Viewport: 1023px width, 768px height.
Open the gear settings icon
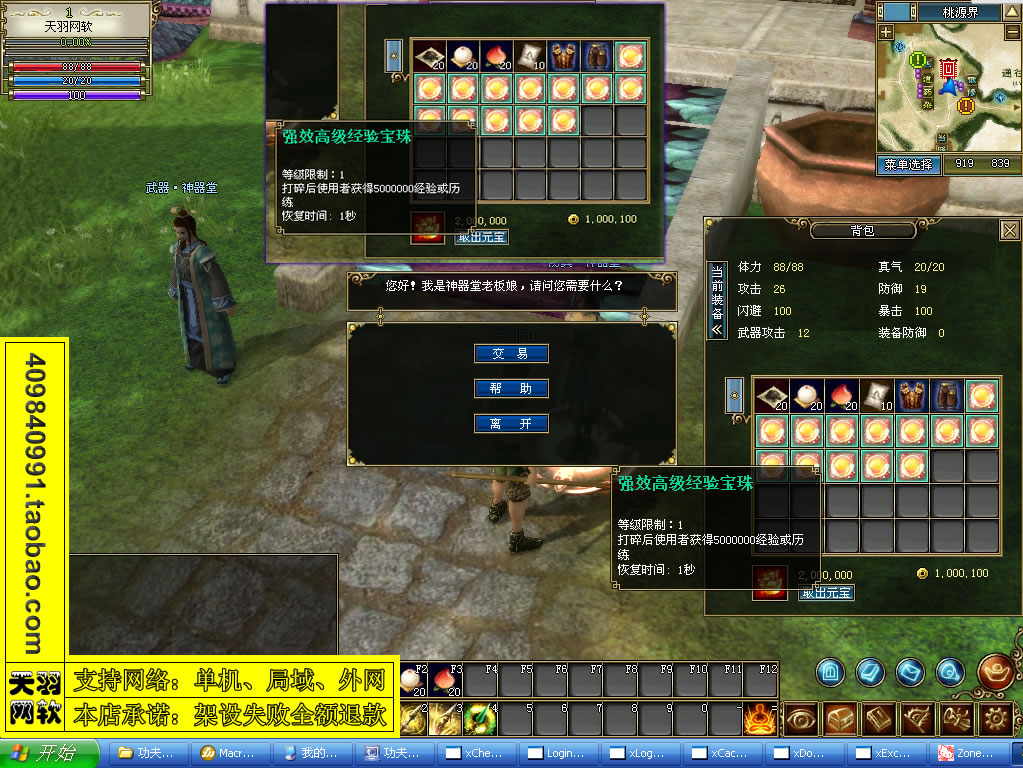point(995,718)
